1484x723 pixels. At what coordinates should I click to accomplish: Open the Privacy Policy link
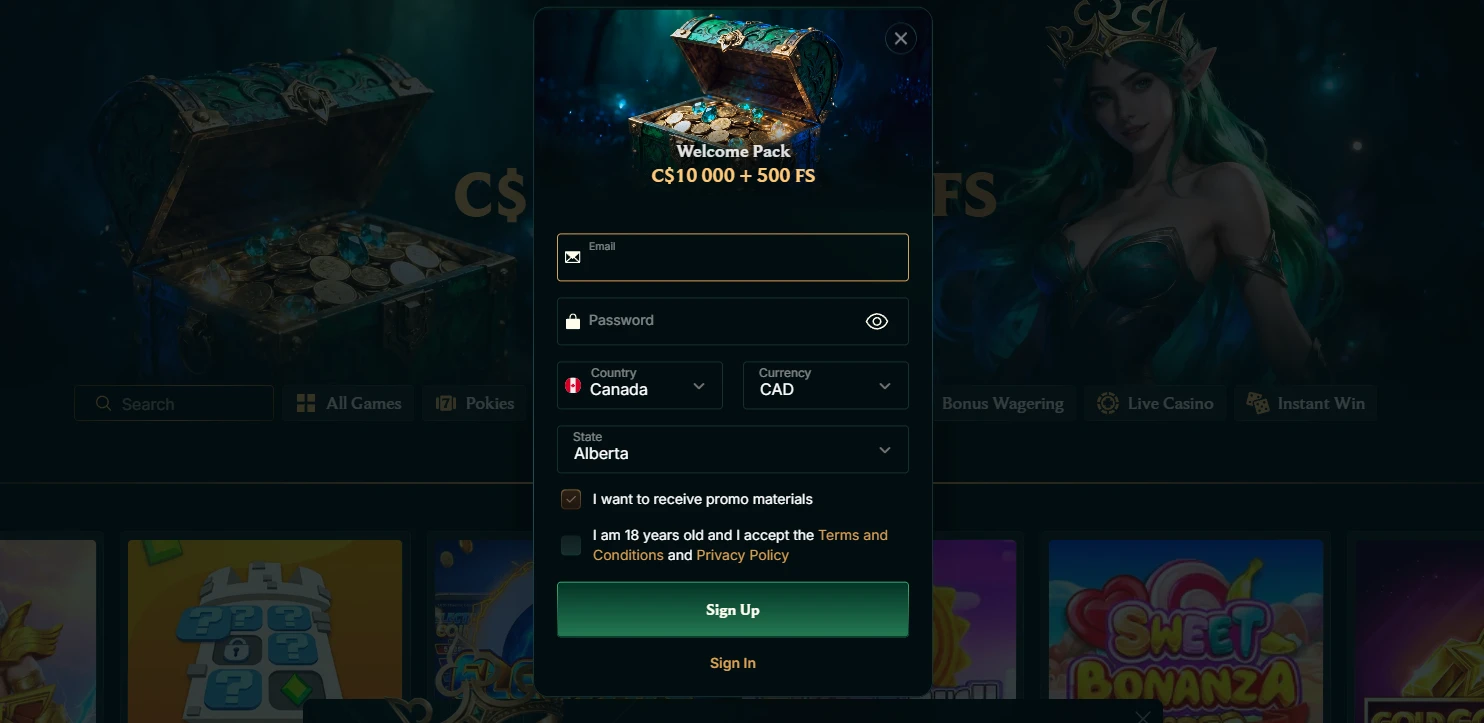click(x=742, y=556)
